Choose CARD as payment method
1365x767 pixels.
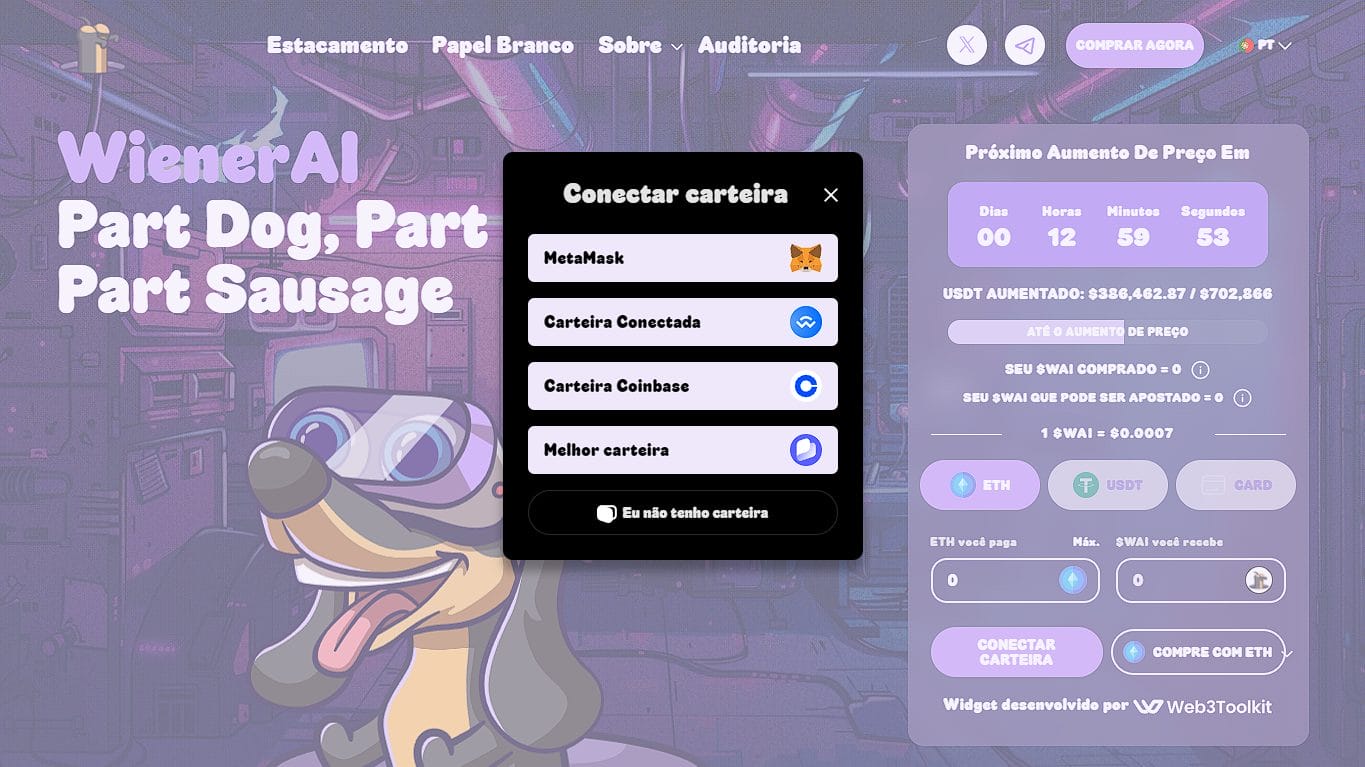pos(1235,485)
